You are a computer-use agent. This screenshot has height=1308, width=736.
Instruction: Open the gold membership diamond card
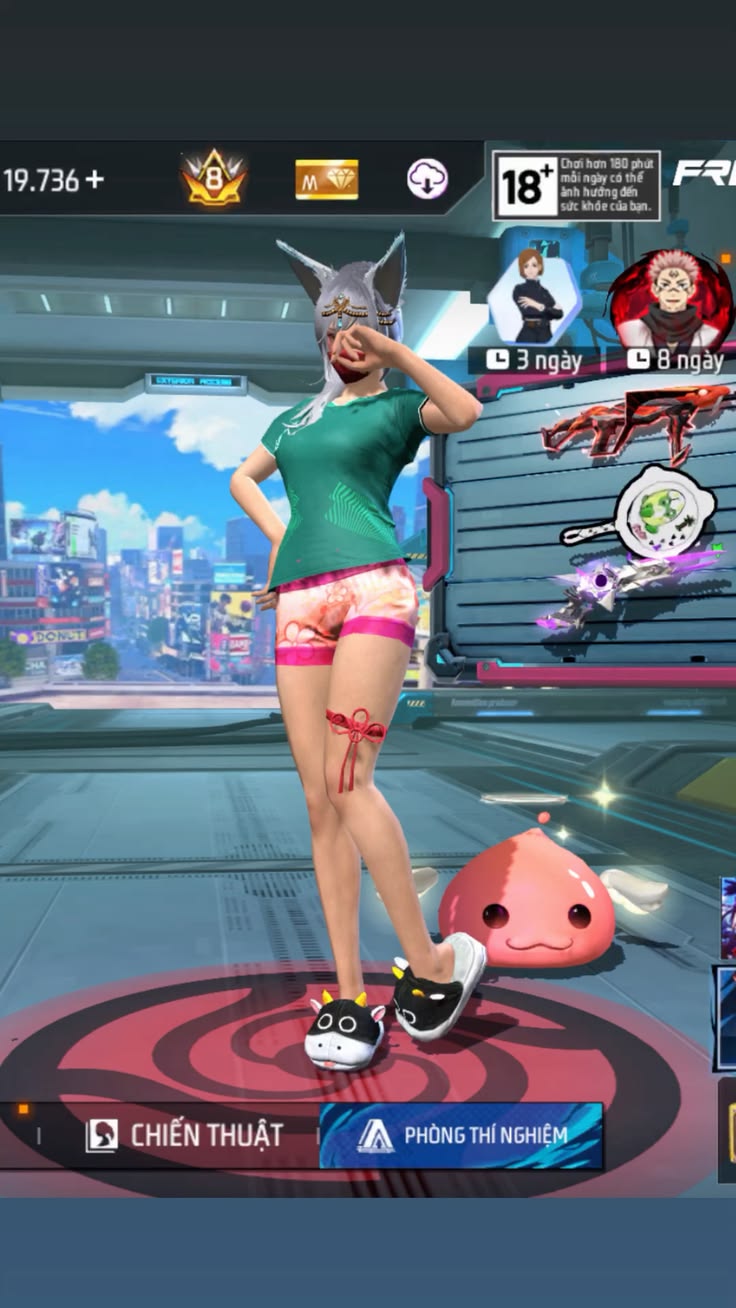click(x=326, y=180)
